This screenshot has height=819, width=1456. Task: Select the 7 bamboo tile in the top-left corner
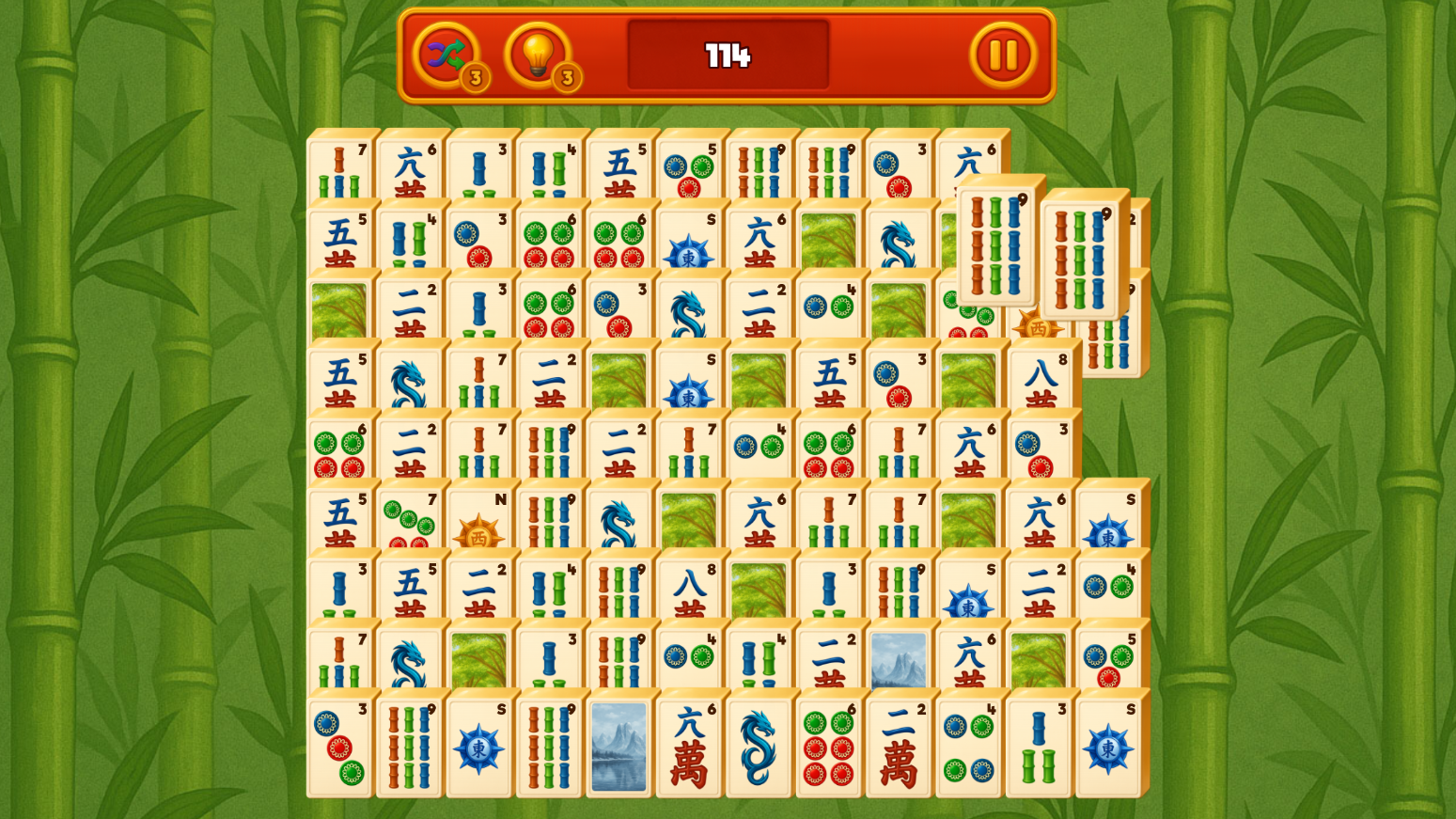[337, 169]
